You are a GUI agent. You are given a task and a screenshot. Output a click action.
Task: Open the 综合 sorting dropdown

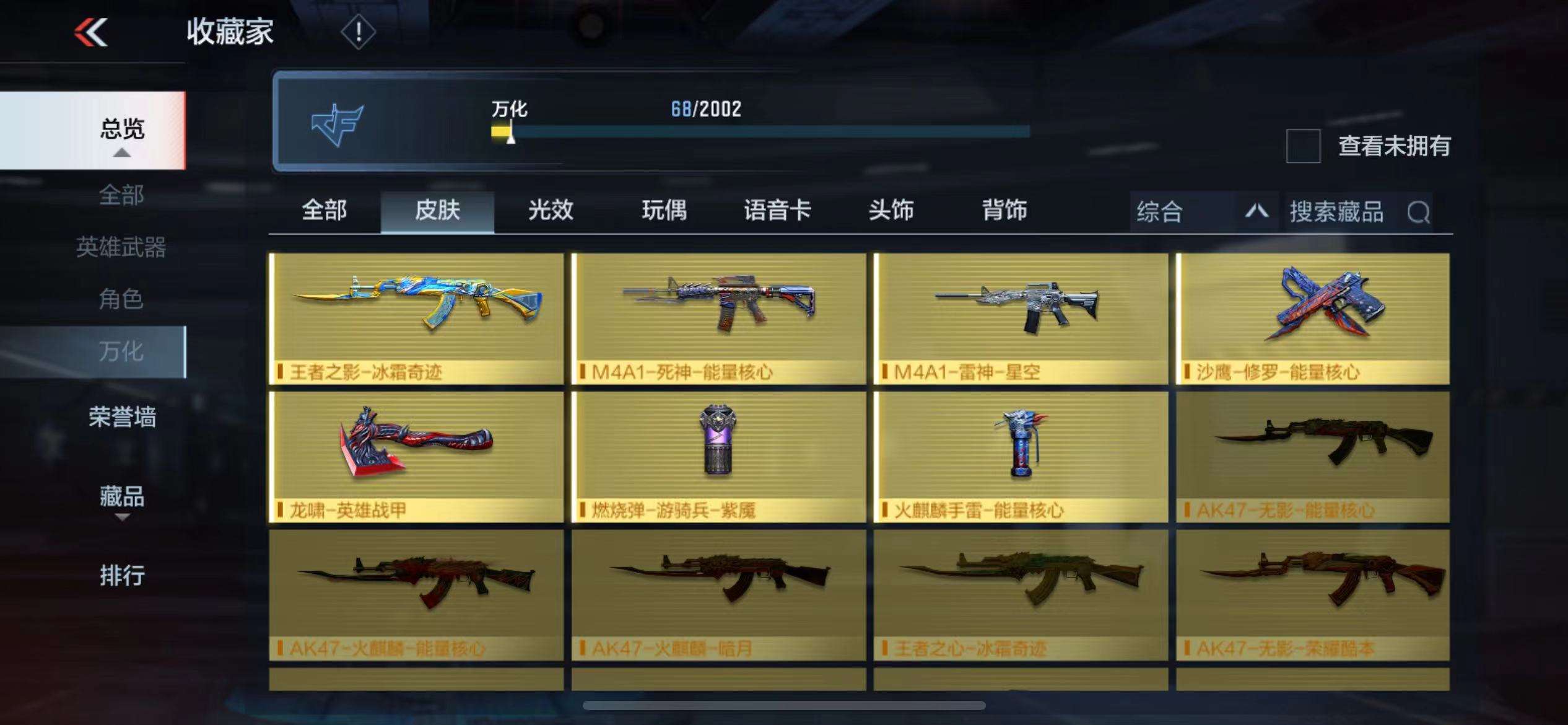pyautogui.click(x=1203, y=212)
